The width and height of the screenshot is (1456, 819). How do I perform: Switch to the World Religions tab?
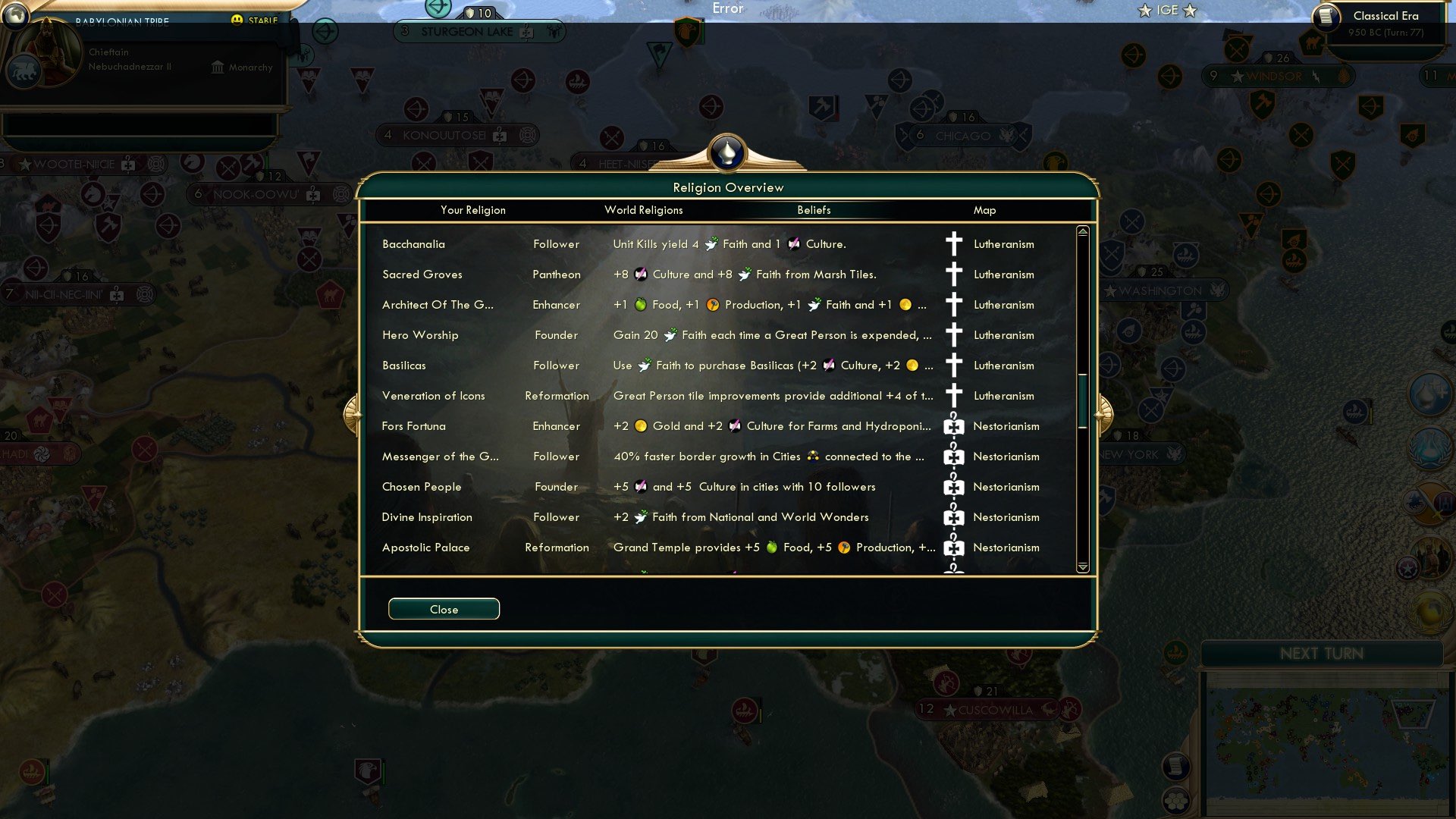click(643, 210)
